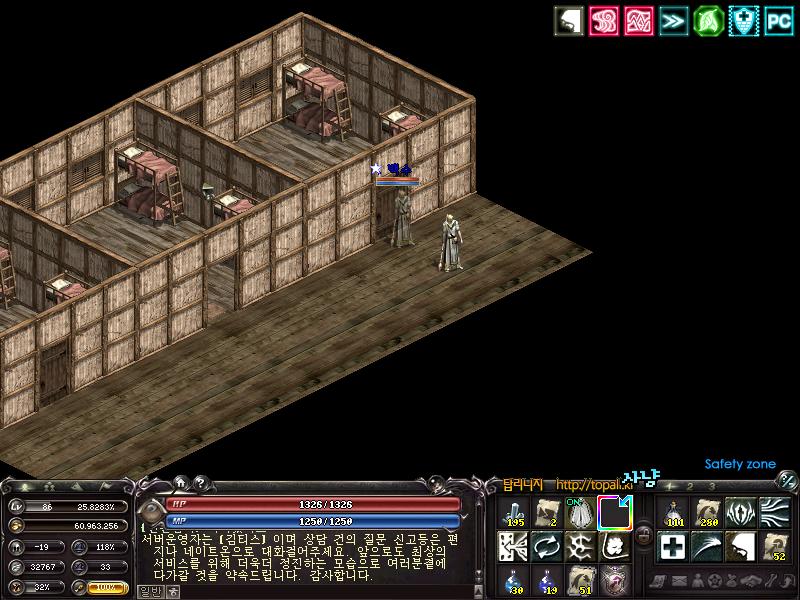
Task: Use the potion stack of 111
Action: (673, 512)
